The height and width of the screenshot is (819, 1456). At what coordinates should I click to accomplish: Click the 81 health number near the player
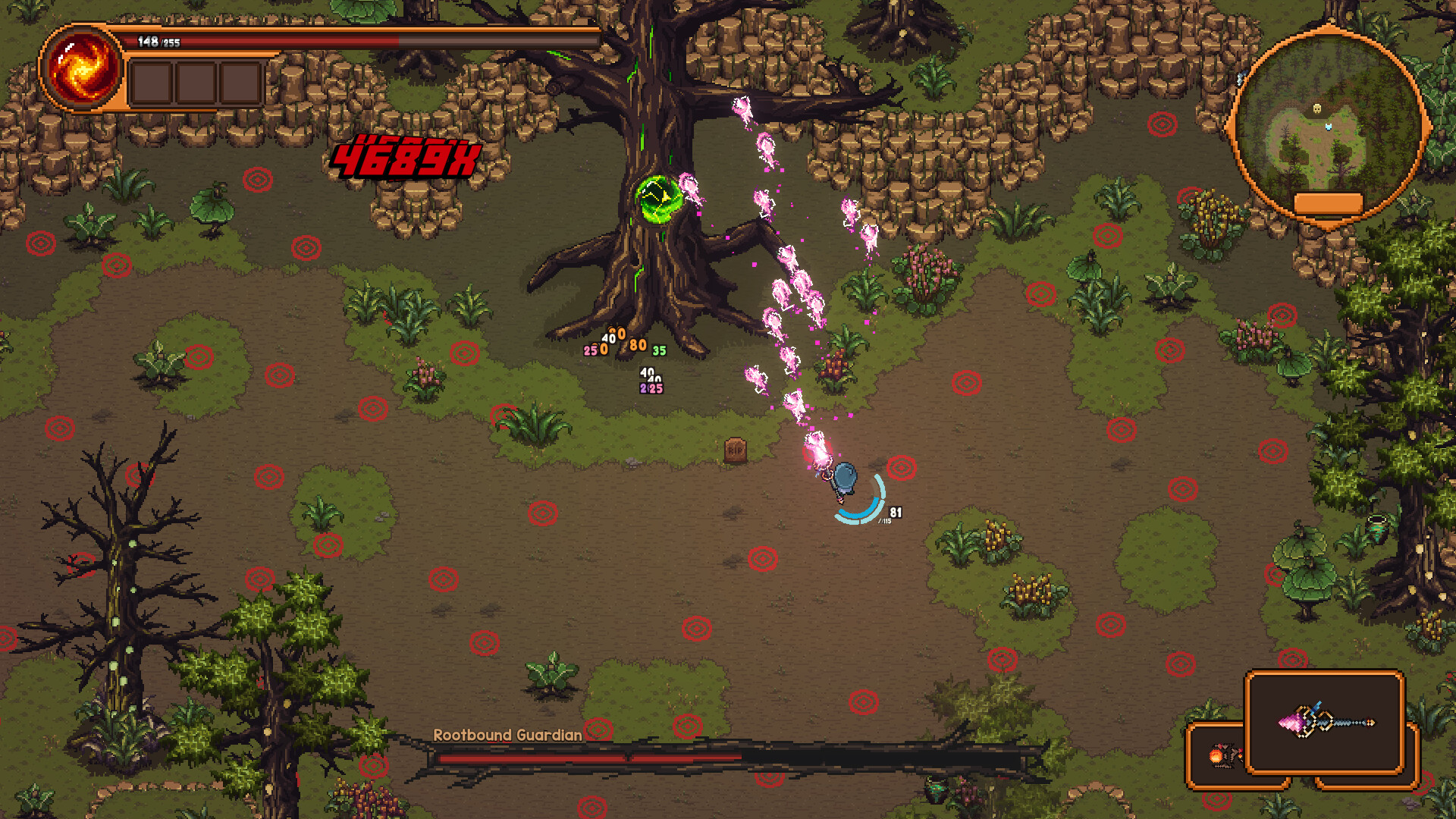pos(895,513)
